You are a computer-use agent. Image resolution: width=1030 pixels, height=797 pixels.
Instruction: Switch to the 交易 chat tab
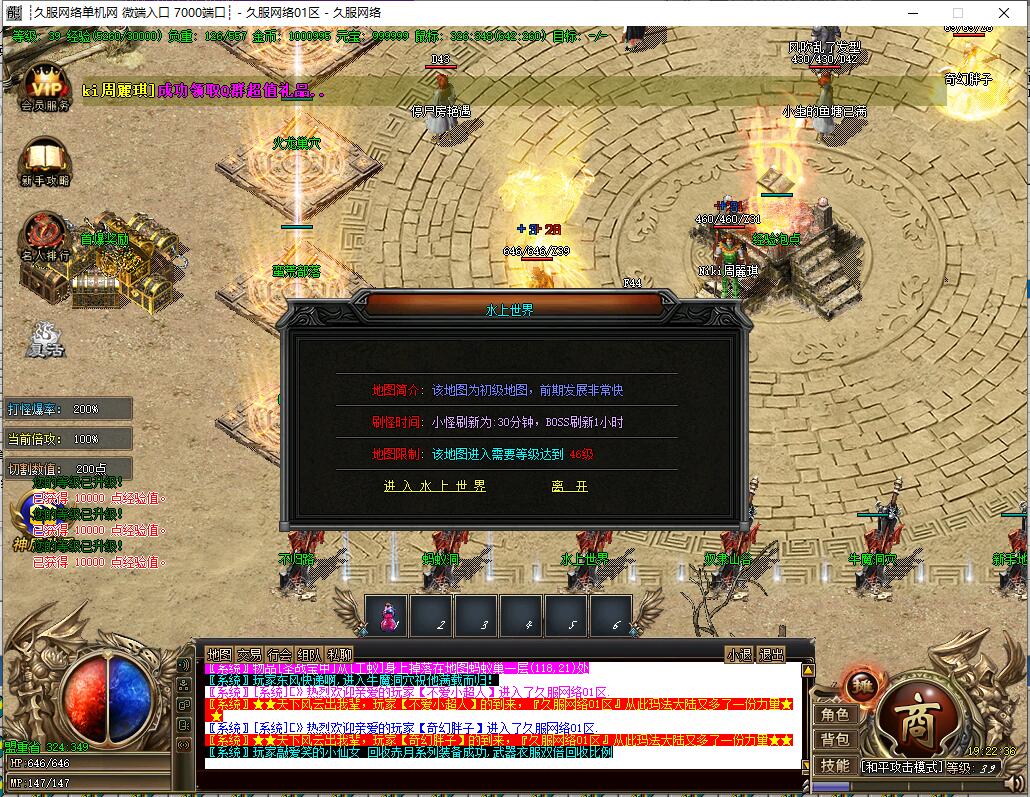pyautogui.click(x=249, y=655)
